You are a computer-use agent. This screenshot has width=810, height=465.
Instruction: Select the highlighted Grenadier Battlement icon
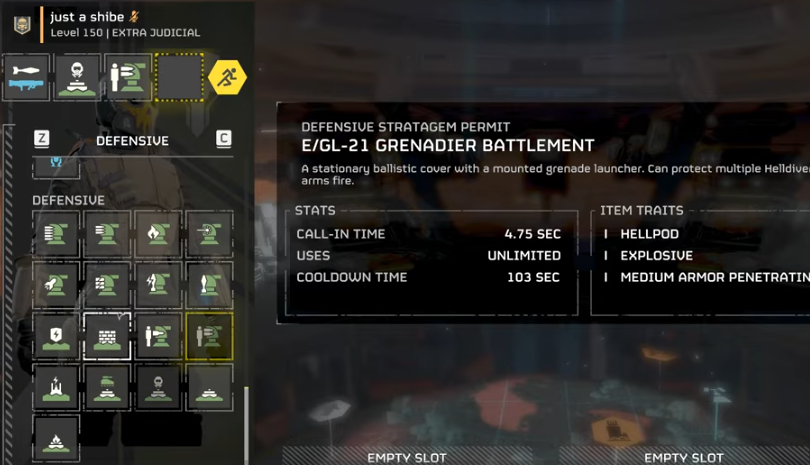click(209, 336)
